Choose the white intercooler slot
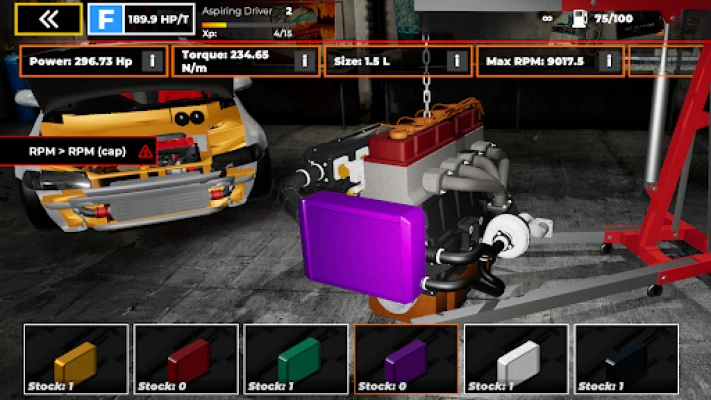Viewport: 711px width, 400px height. [516, 359]
